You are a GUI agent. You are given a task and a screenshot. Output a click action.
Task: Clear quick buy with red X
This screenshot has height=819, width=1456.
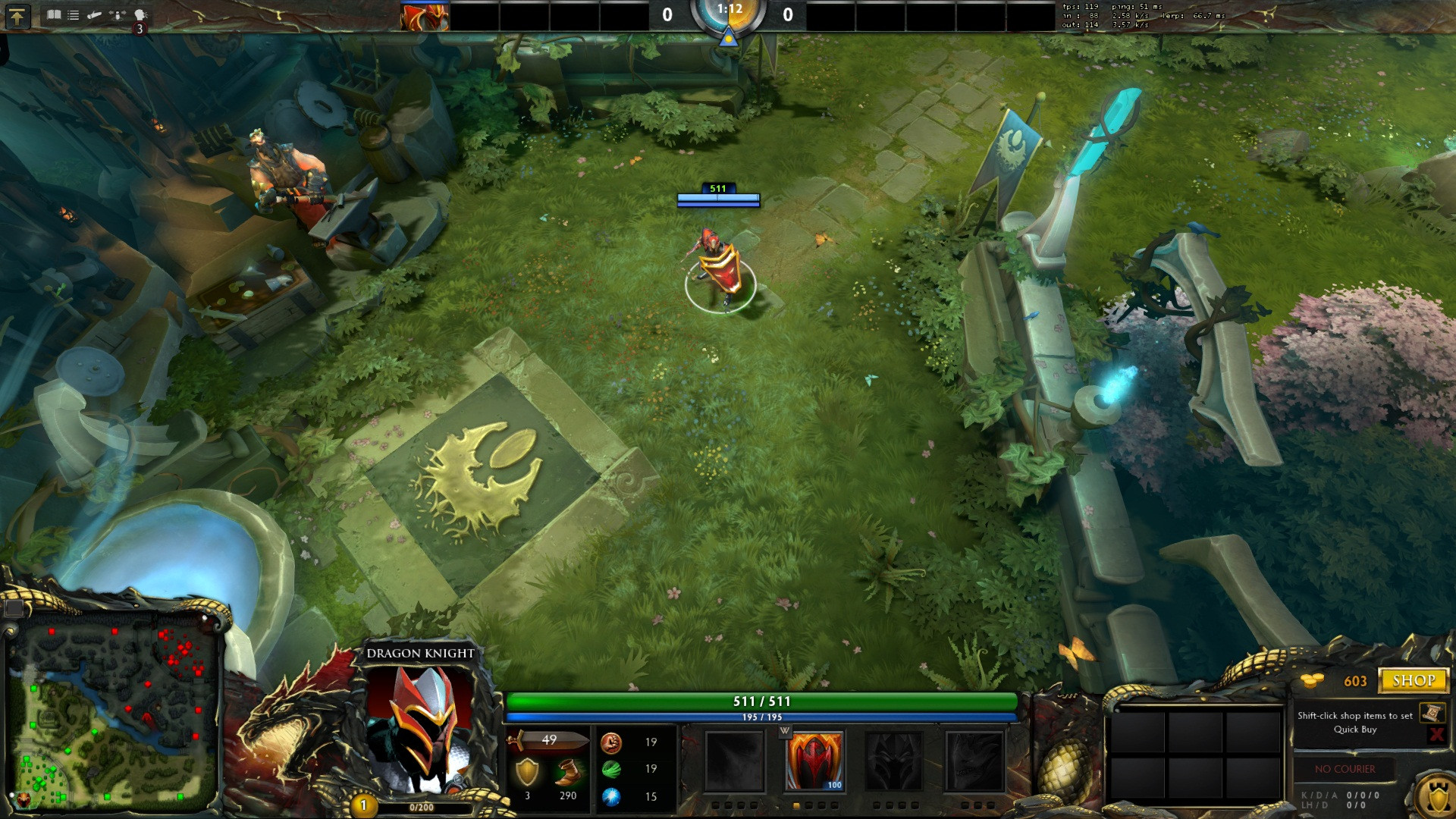1436,733
